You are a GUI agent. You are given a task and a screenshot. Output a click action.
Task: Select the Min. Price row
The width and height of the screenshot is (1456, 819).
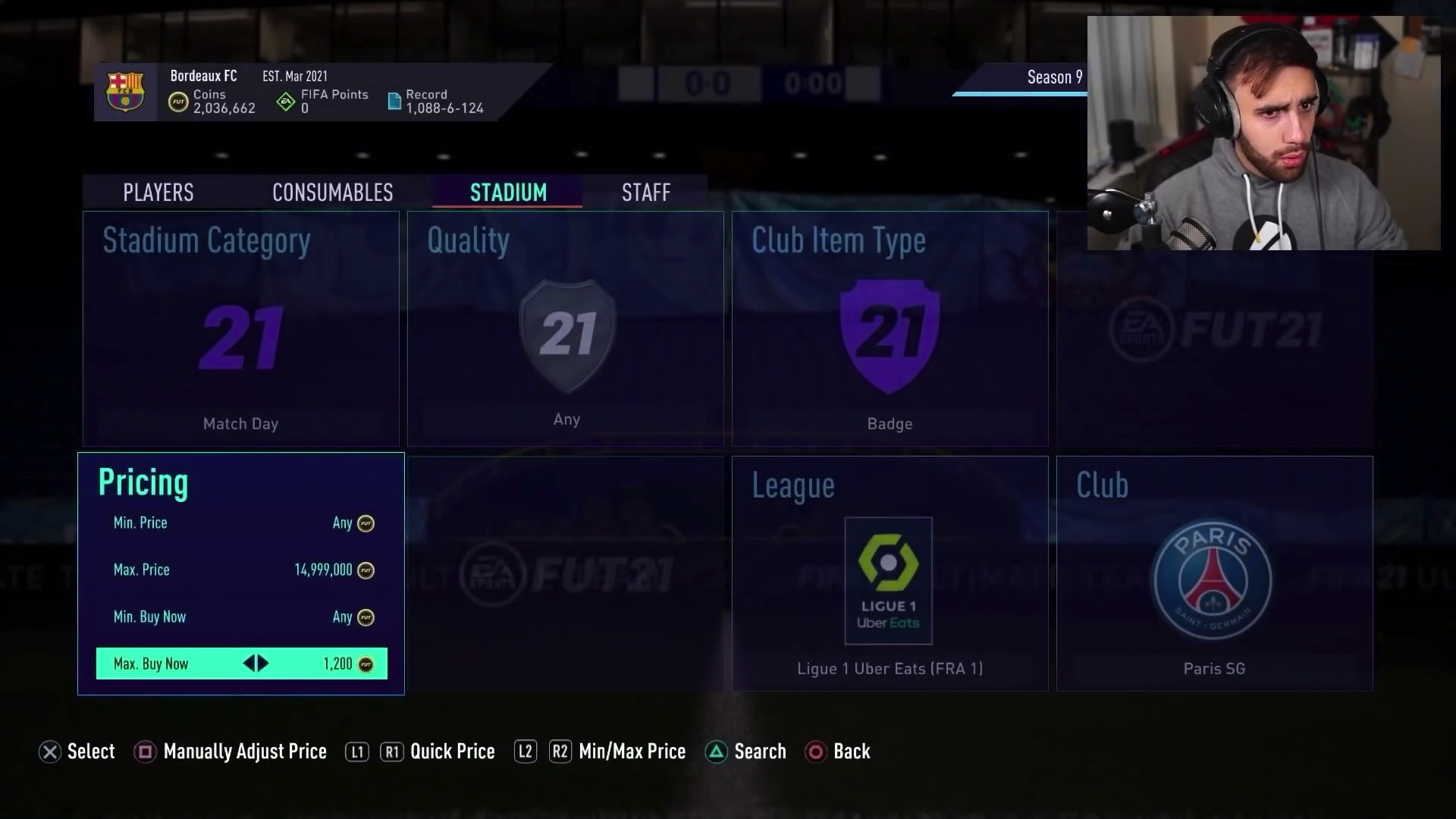click(x=241, y=523)
